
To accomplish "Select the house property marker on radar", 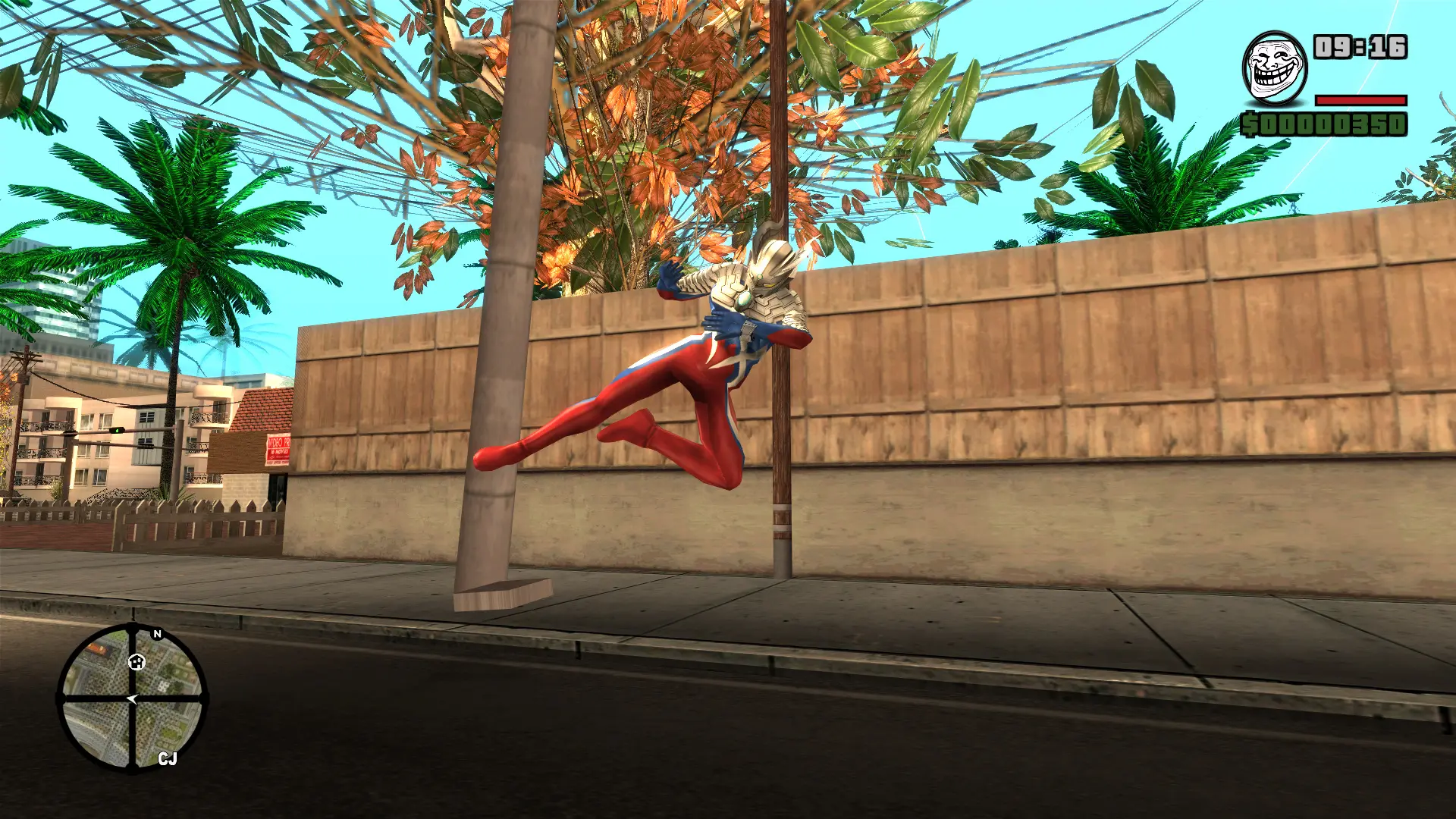I will [x=136, y=662].
